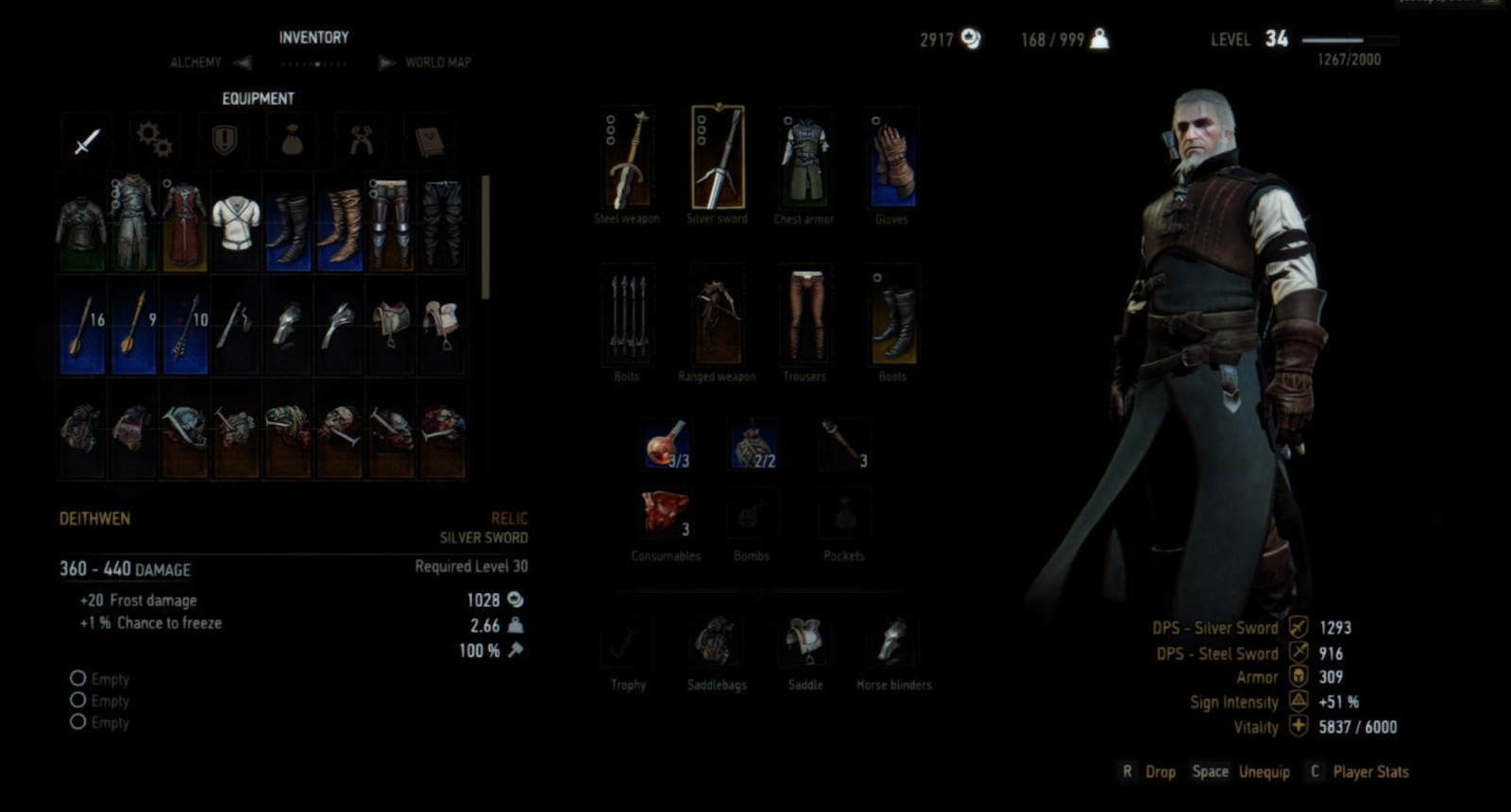Click the left arrow toward Alchemy panel
The image size is (1511, 812).
[243, 62]
